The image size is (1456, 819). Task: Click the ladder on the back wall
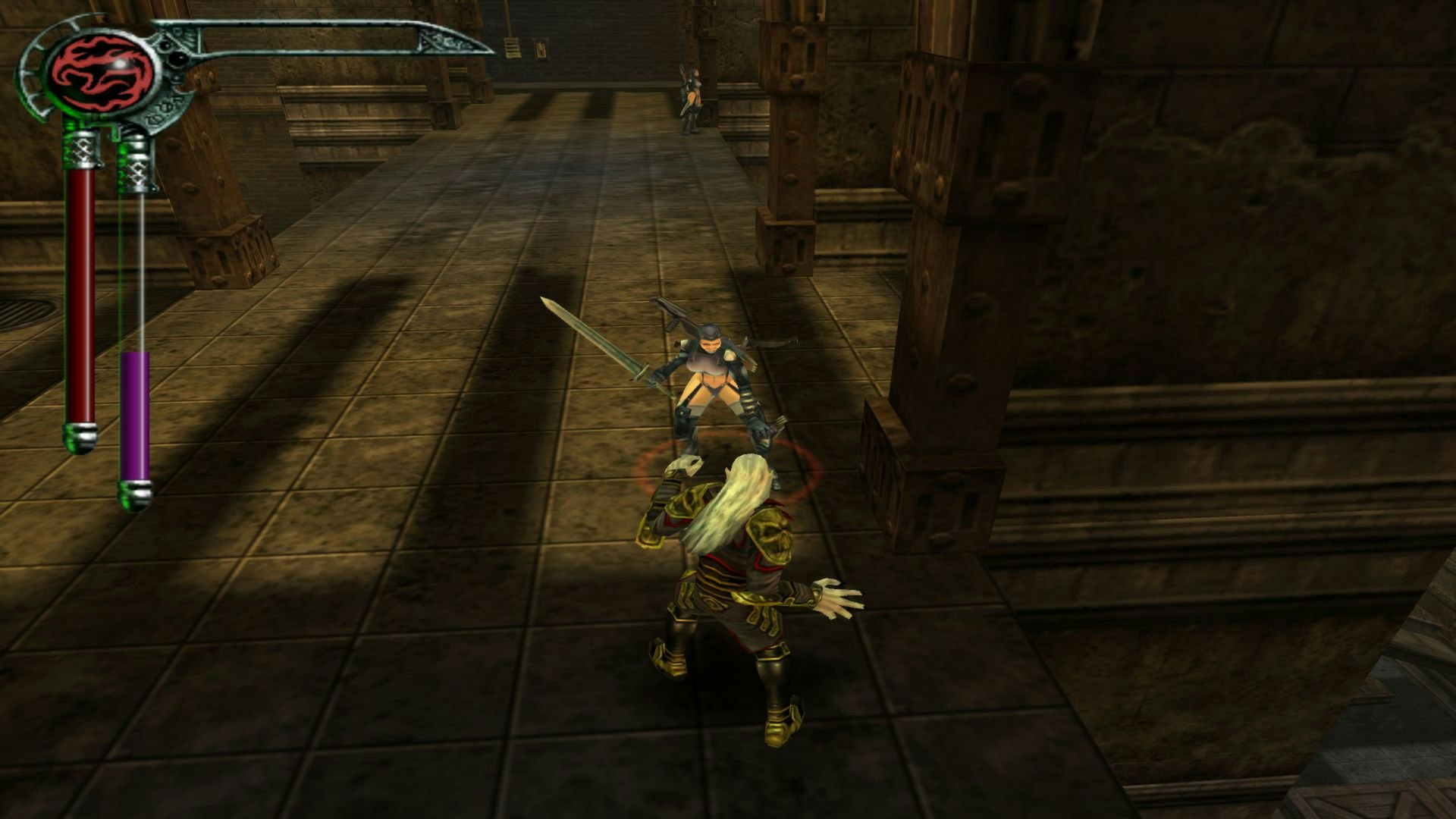[511, 47]
